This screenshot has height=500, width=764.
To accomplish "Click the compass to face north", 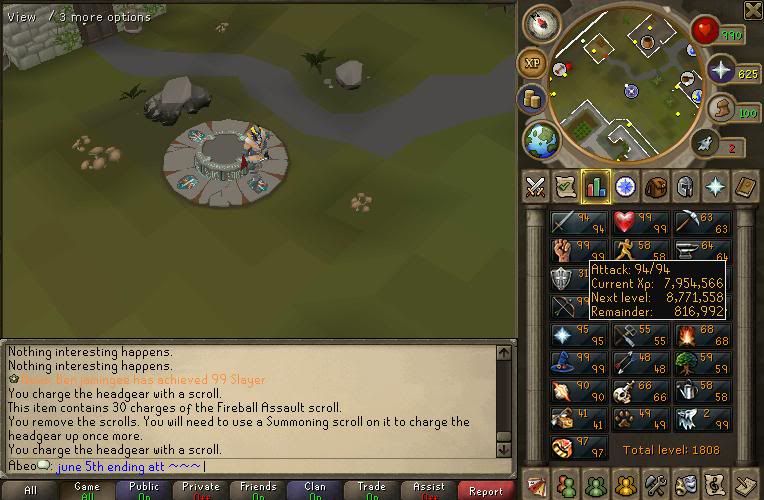I will 541,22.
